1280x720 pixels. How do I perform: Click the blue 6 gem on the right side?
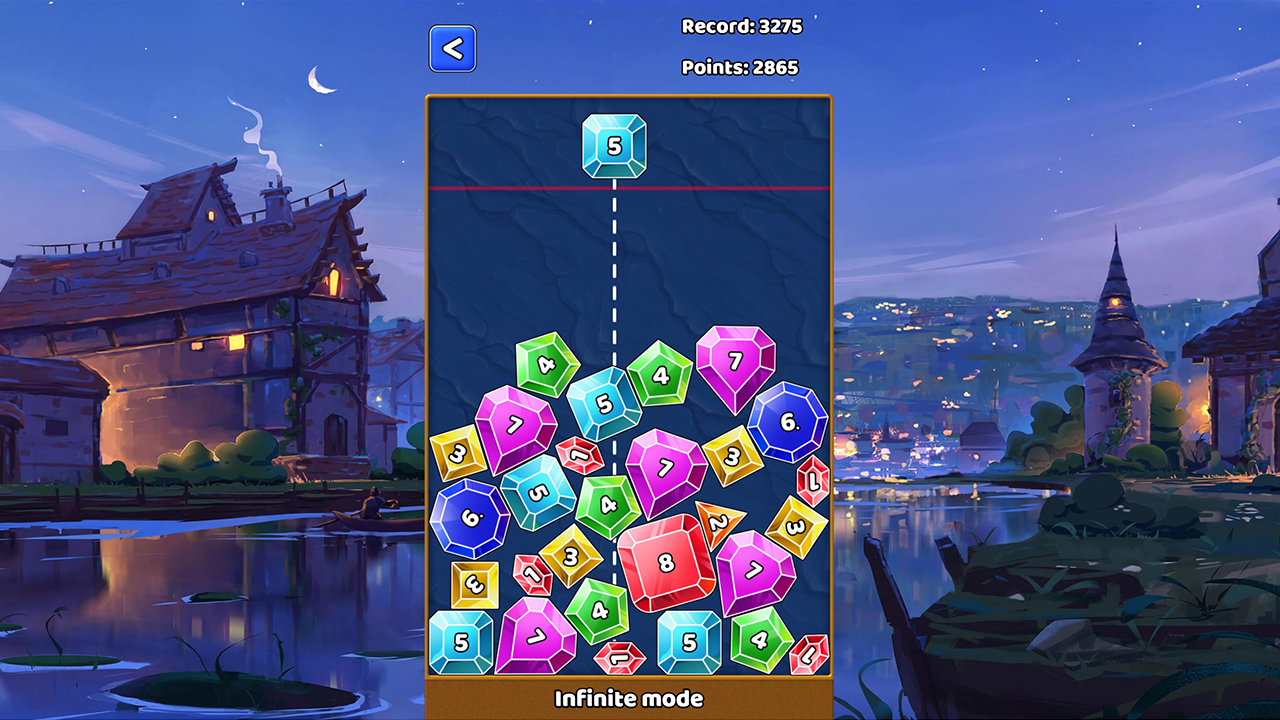pos(788,423)
